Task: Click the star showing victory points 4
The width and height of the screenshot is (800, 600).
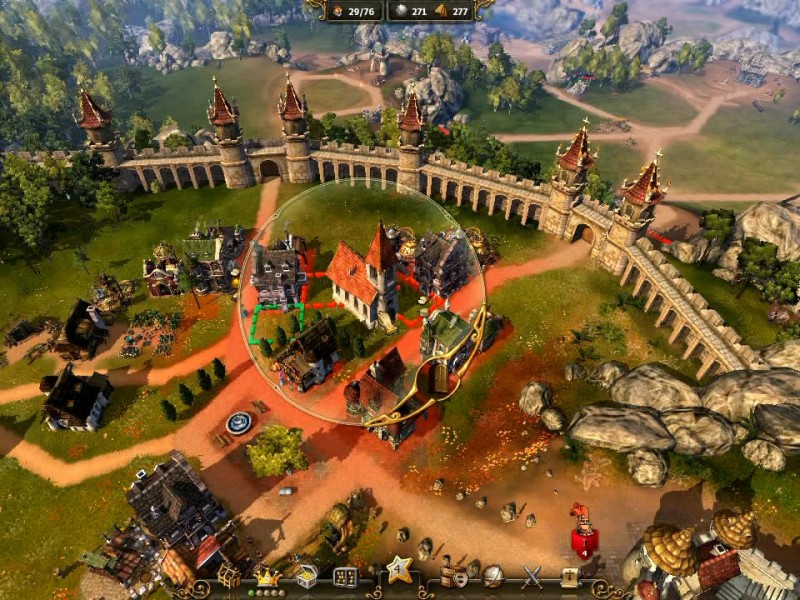Action: pos(400,573)
